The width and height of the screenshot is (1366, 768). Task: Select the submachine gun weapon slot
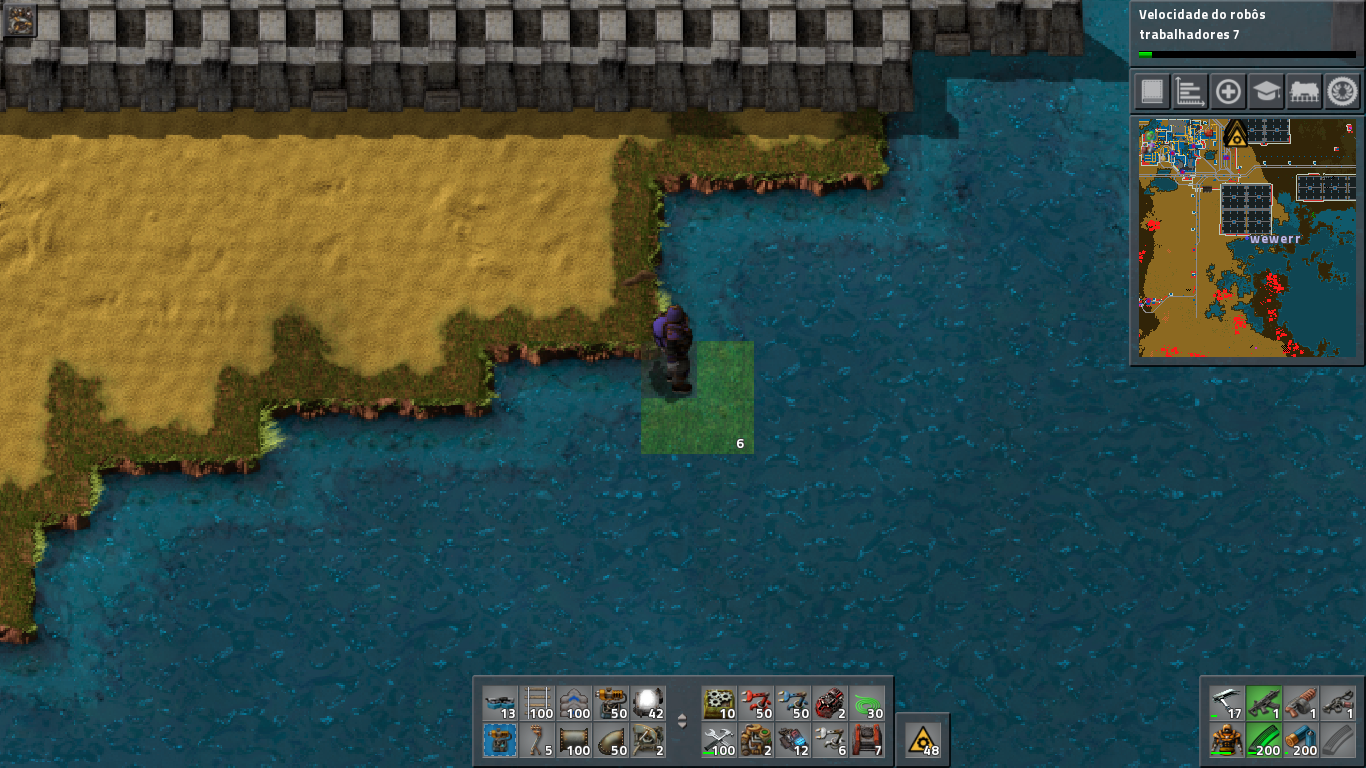[1264, 703]
